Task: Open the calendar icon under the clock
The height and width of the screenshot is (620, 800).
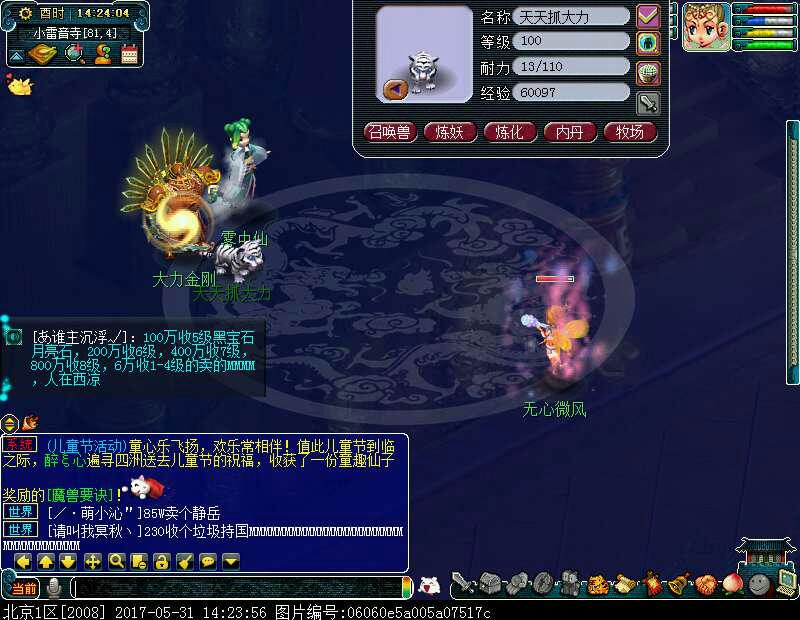Action: tap(129, 54)
